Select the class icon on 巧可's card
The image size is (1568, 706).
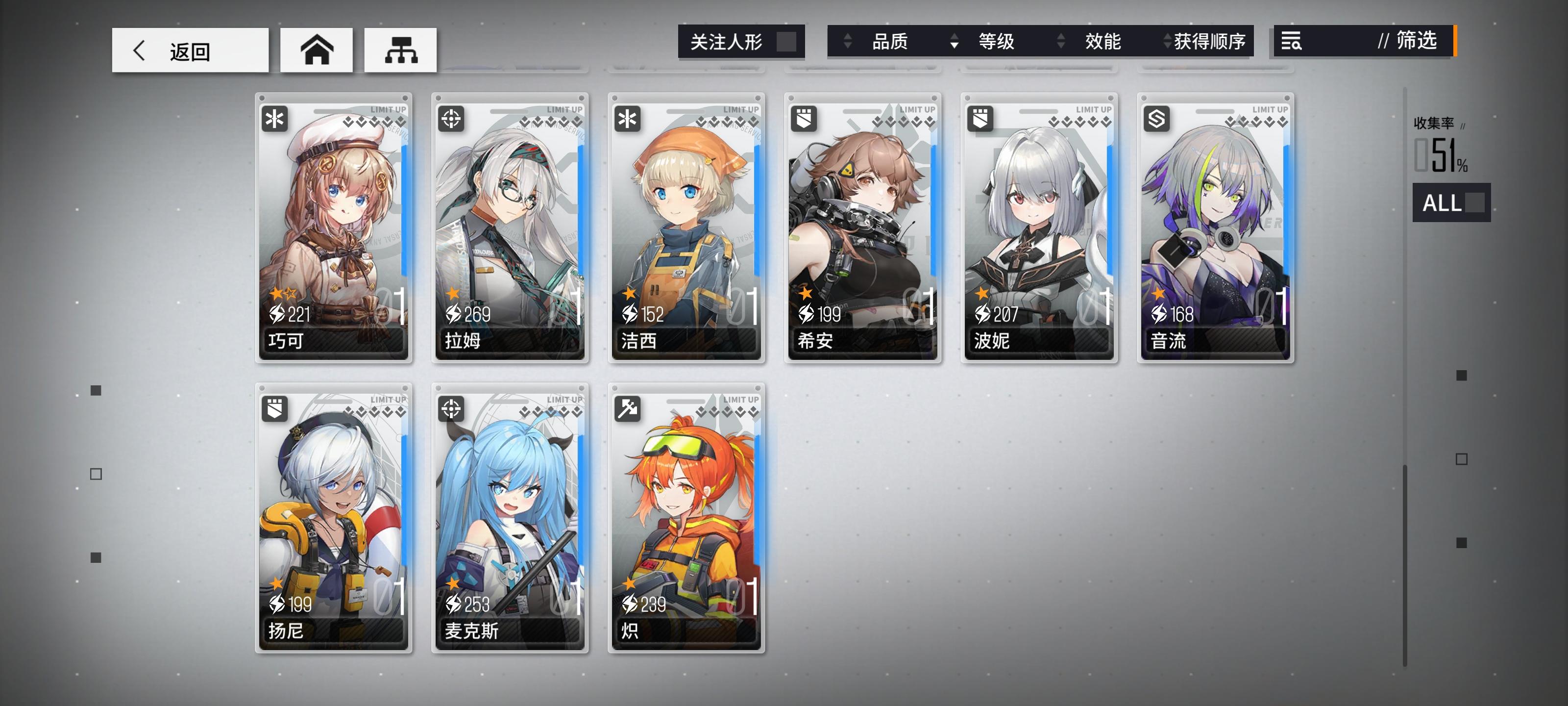pyautogui.click(x=274, y=119)
